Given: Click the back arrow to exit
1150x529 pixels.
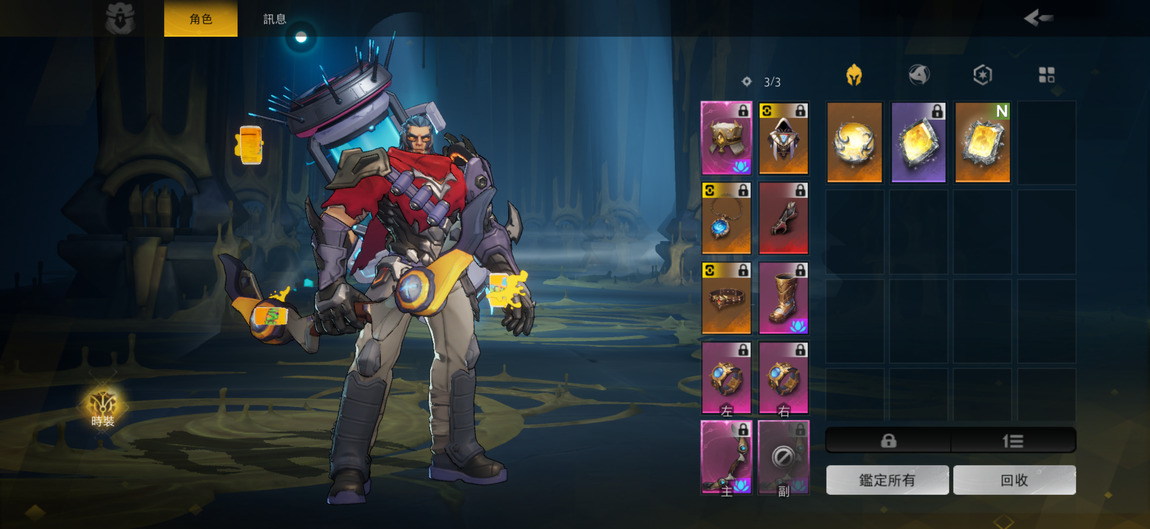Looking at the screenshot, I should [1038, 18].
